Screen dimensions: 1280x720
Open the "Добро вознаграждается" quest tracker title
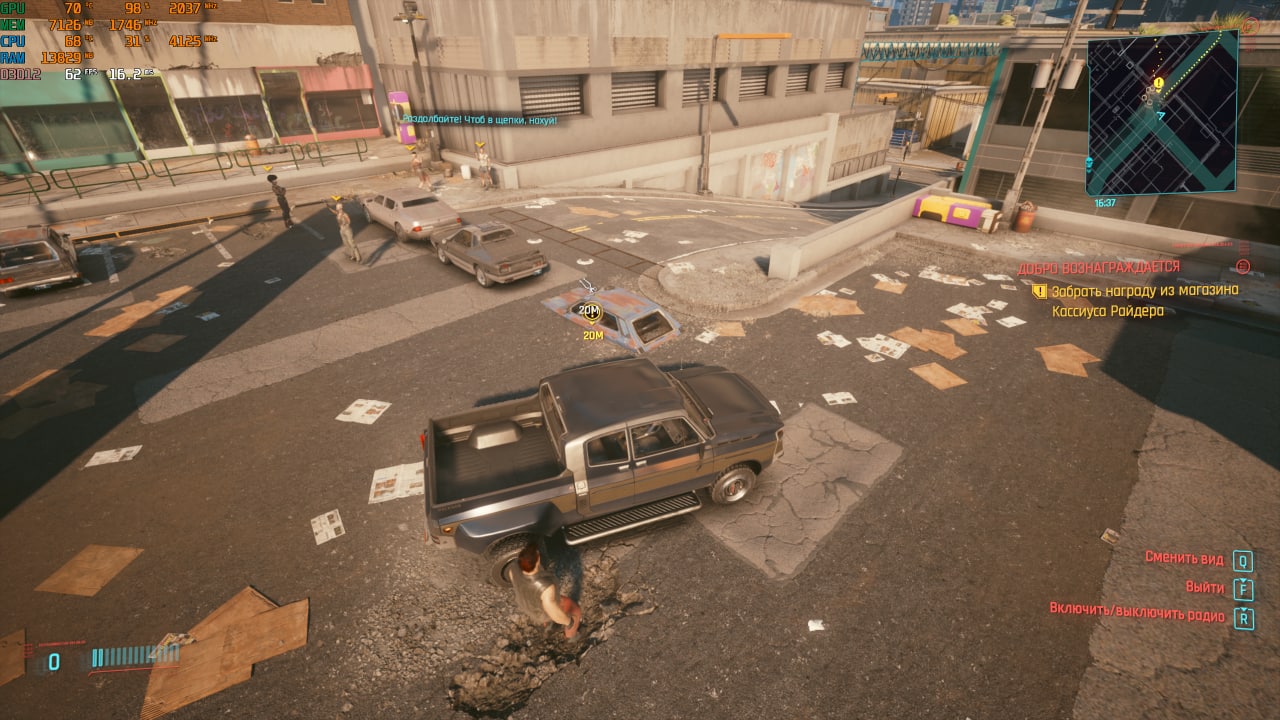click(x=1098, y=267)
